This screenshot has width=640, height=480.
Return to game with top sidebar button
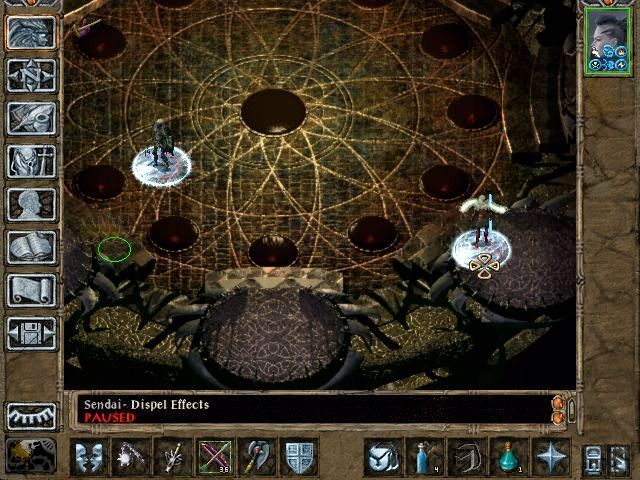pos(32,32)
